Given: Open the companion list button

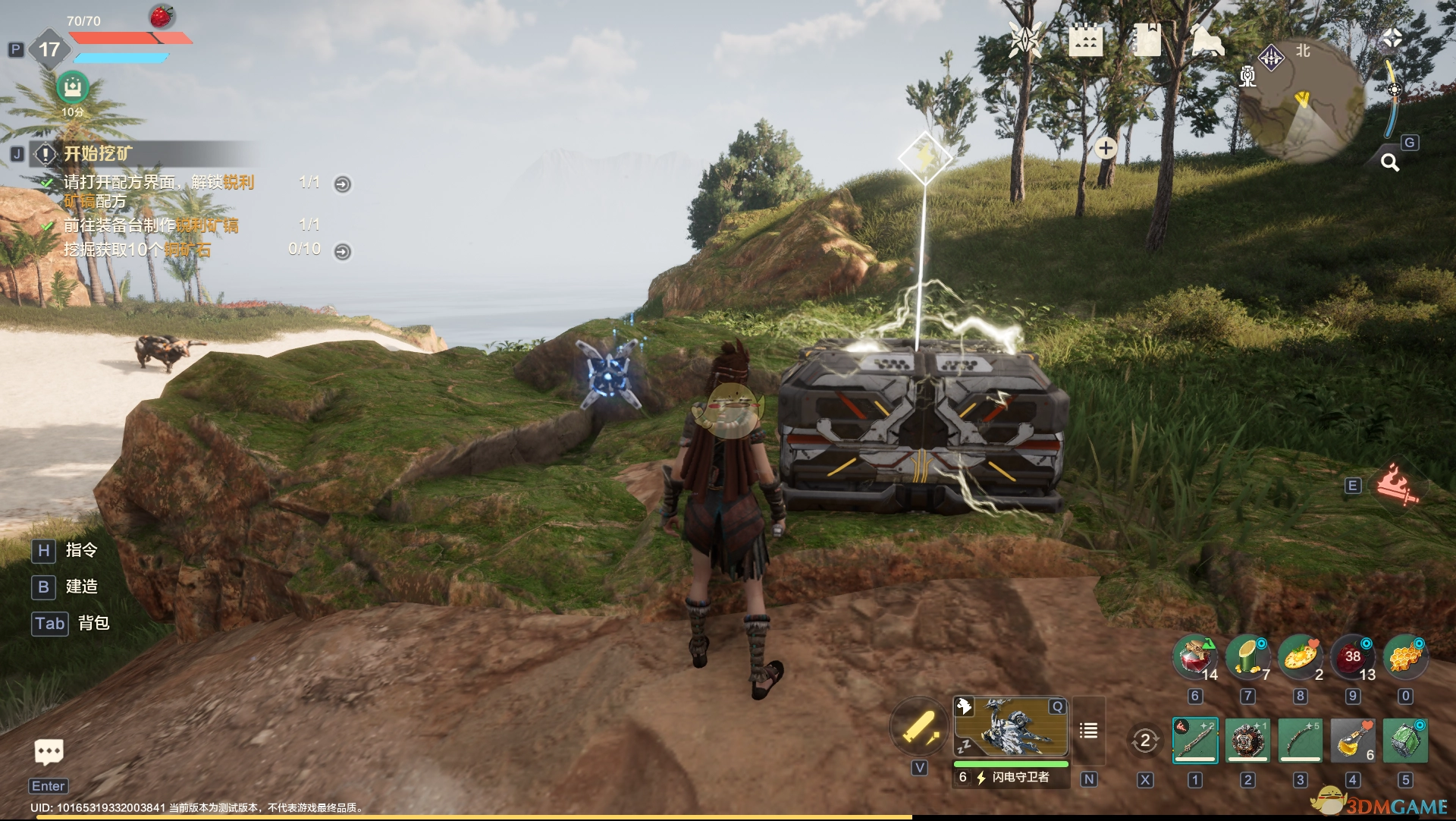Looking at the screenshot, I should click(1088, 731).
